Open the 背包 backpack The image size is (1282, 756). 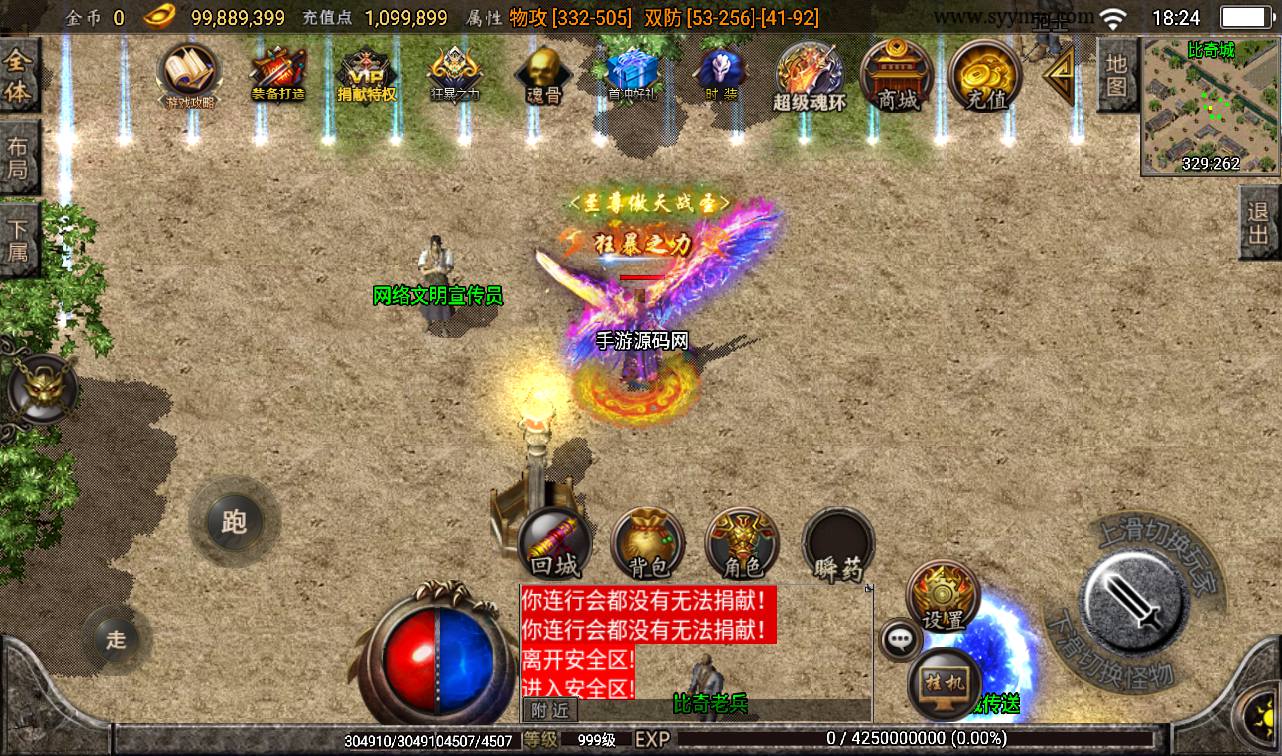coord(647,544)
